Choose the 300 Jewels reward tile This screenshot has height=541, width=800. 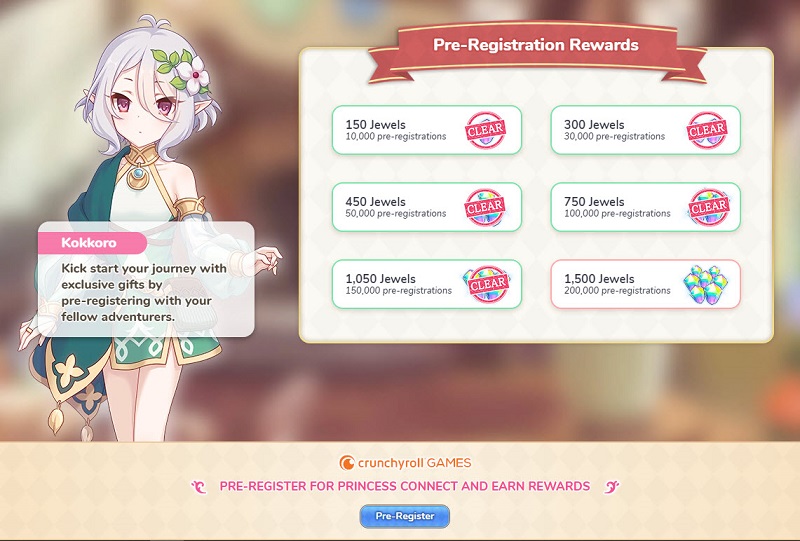click(645, 130)
